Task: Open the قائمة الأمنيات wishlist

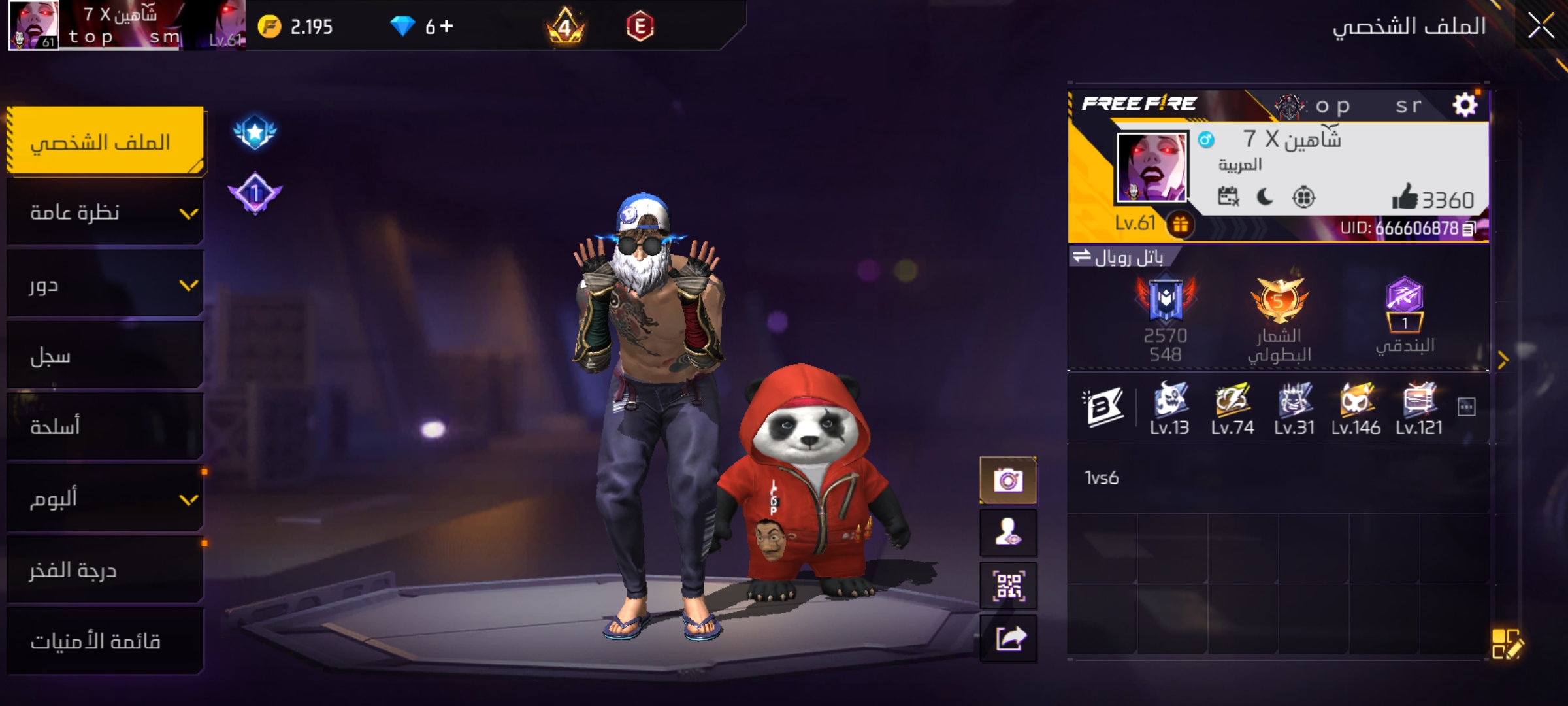Action: [x=106, y=641]
